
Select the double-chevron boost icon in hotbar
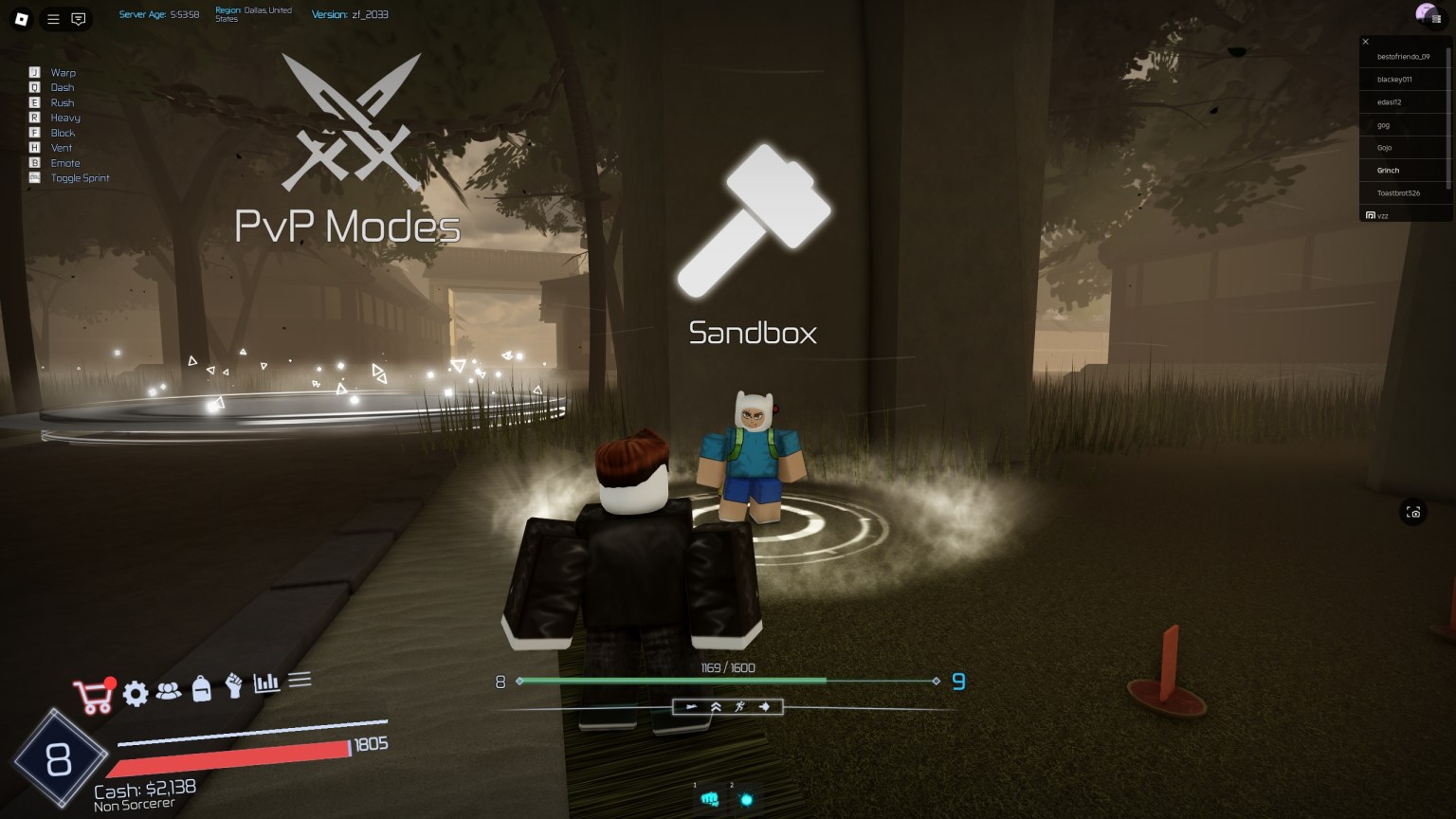[716, 706]
